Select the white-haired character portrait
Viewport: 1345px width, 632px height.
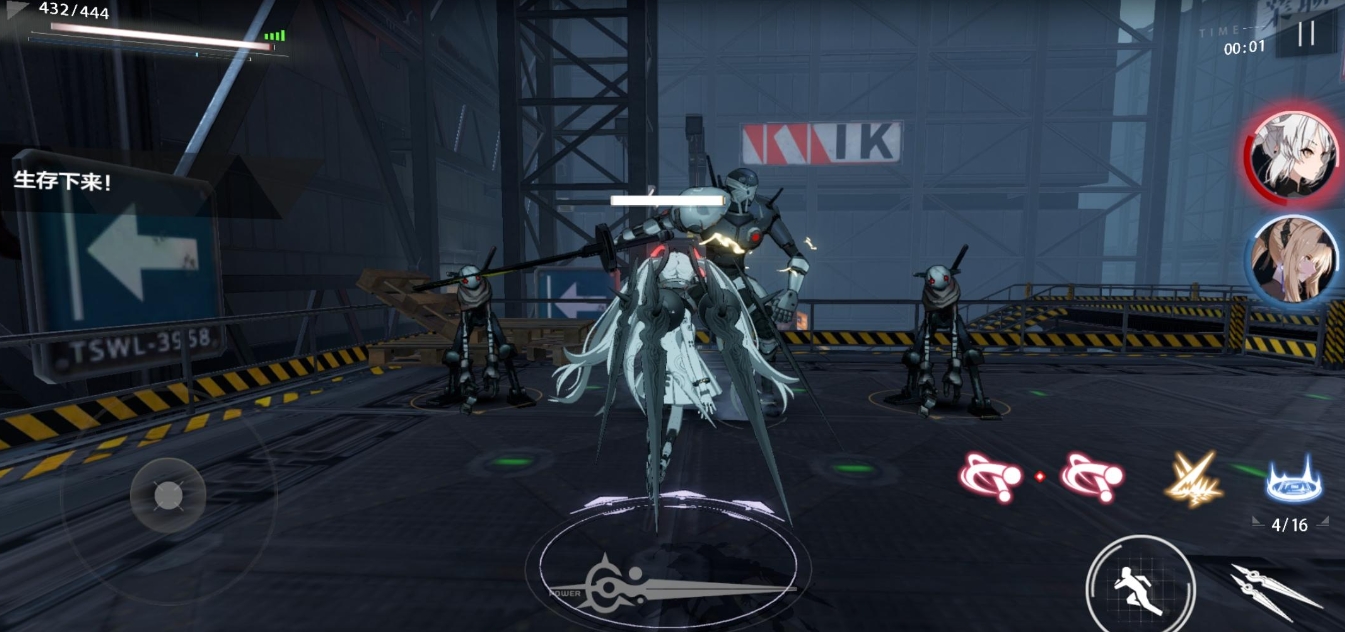tap(1291, 156)
